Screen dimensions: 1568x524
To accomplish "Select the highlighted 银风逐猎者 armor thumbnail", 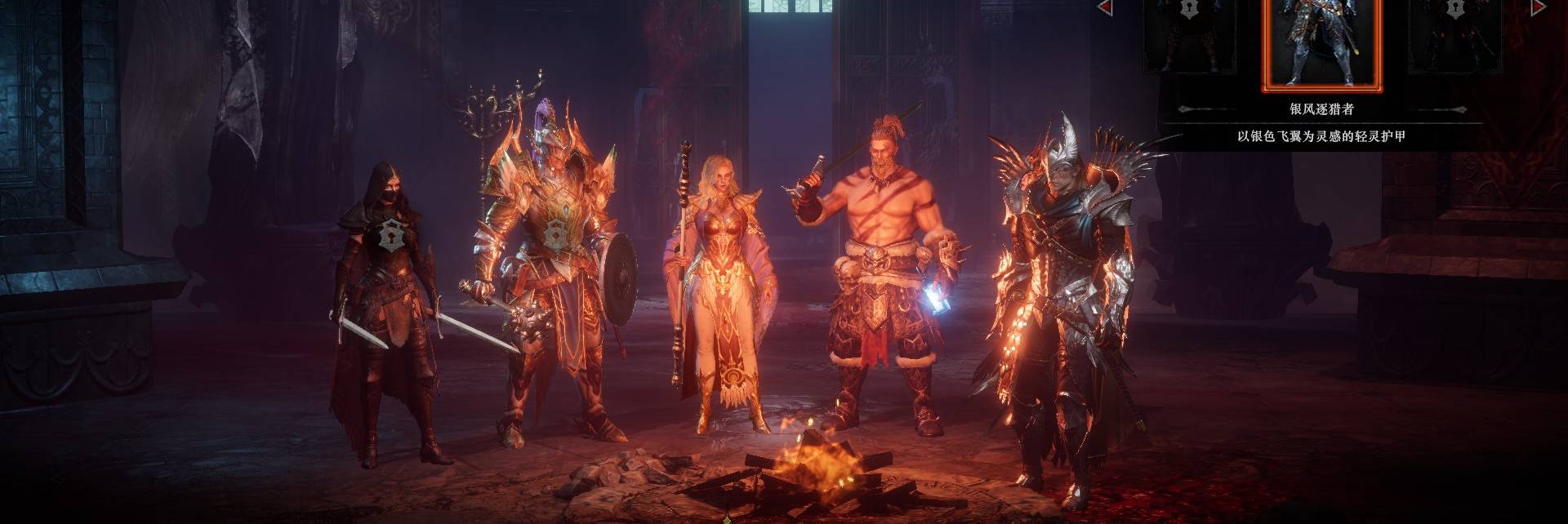I will tap(1321, 42).
